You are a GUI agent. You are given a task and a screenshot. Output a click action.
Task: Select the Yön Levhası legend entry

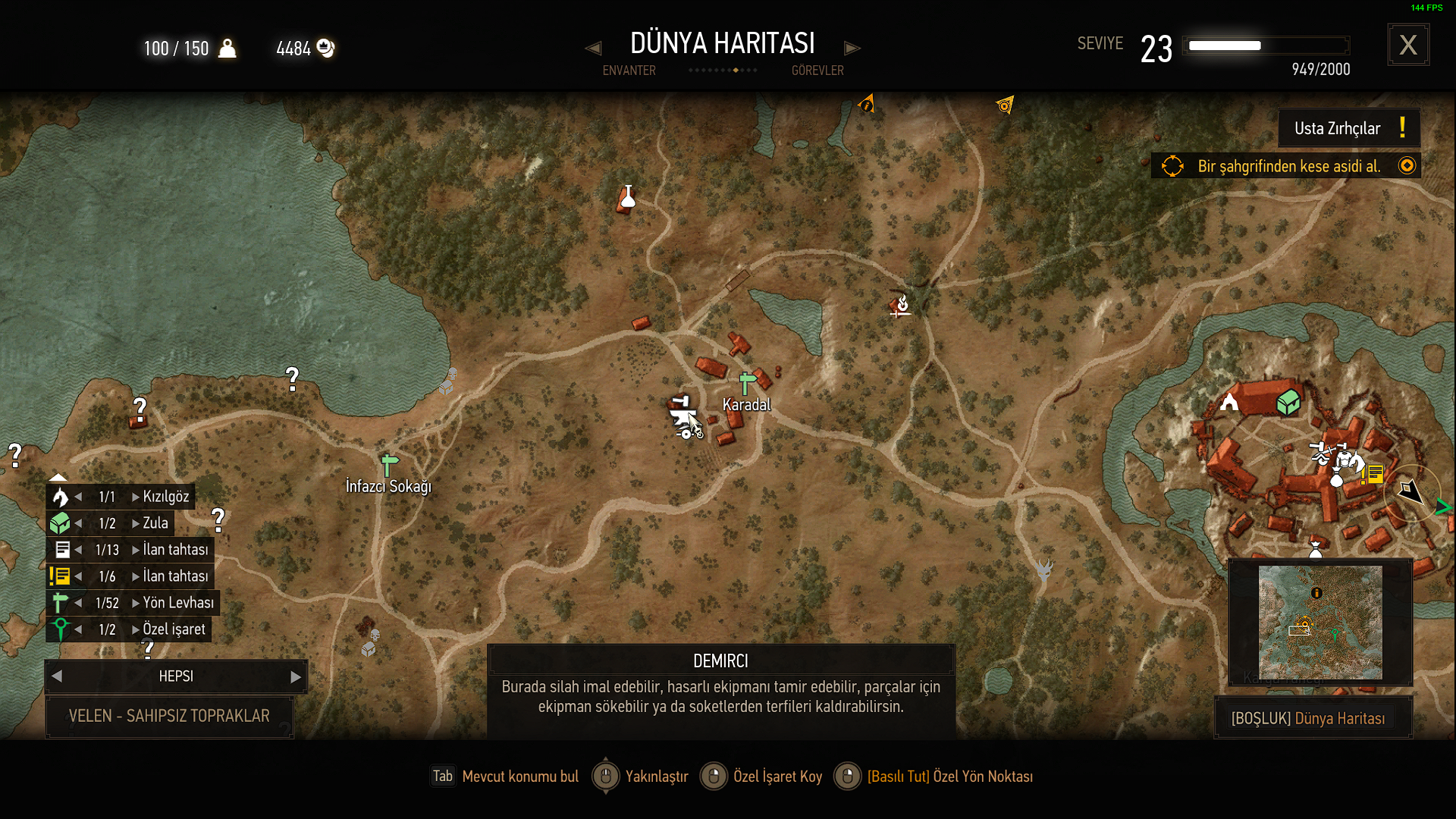coord(177,603)
